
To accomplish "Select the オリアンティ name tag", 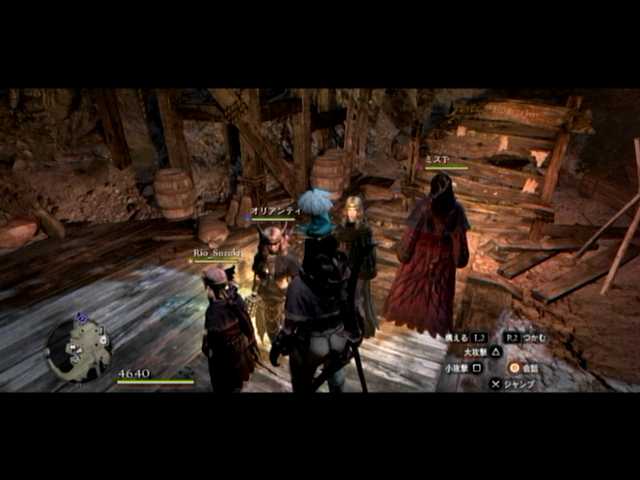I will (x=275, y=212).
